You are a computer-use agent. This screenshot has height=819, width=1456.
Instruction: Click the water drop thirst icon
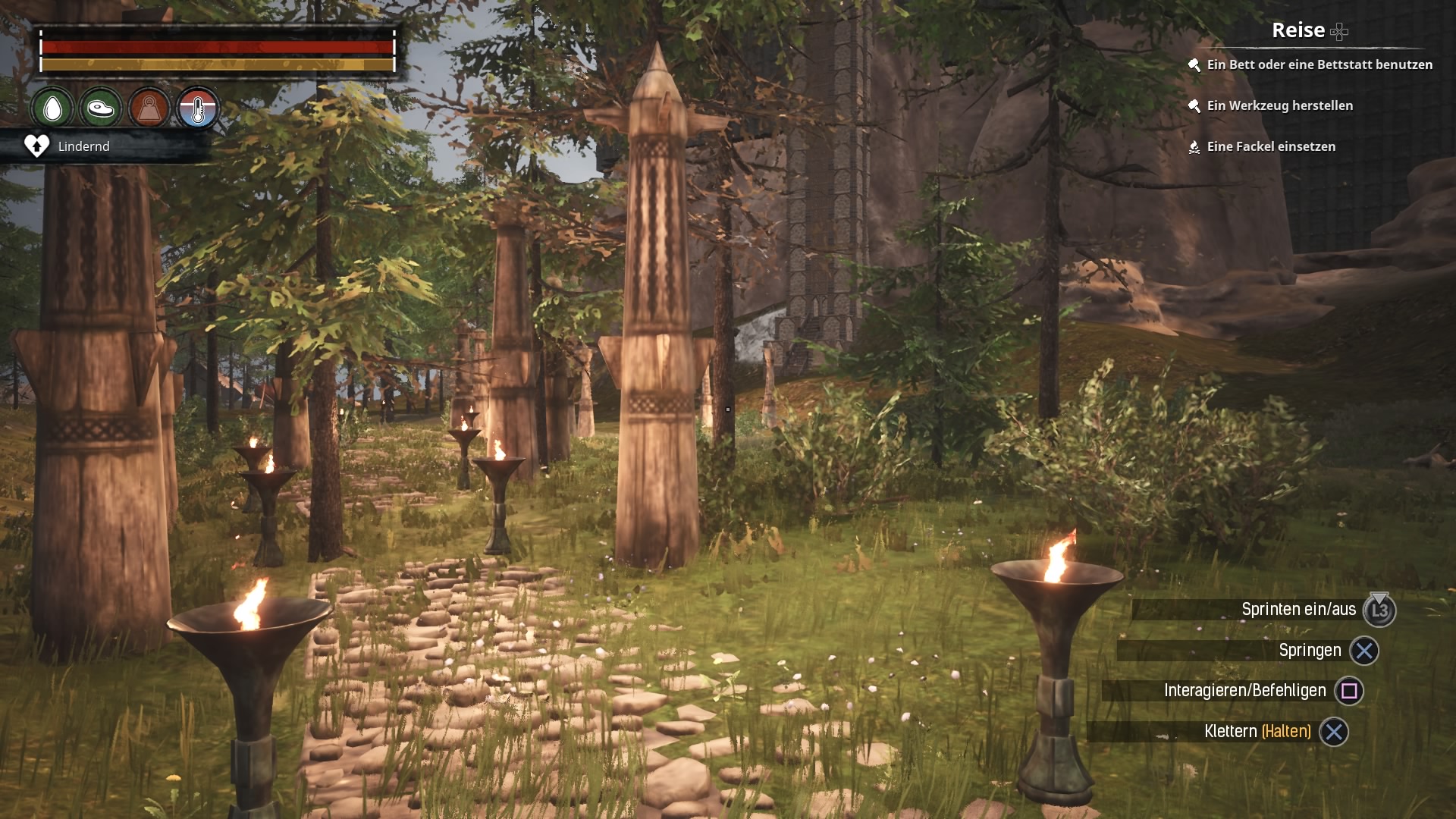pyautogui.click(x=52, y=109)
